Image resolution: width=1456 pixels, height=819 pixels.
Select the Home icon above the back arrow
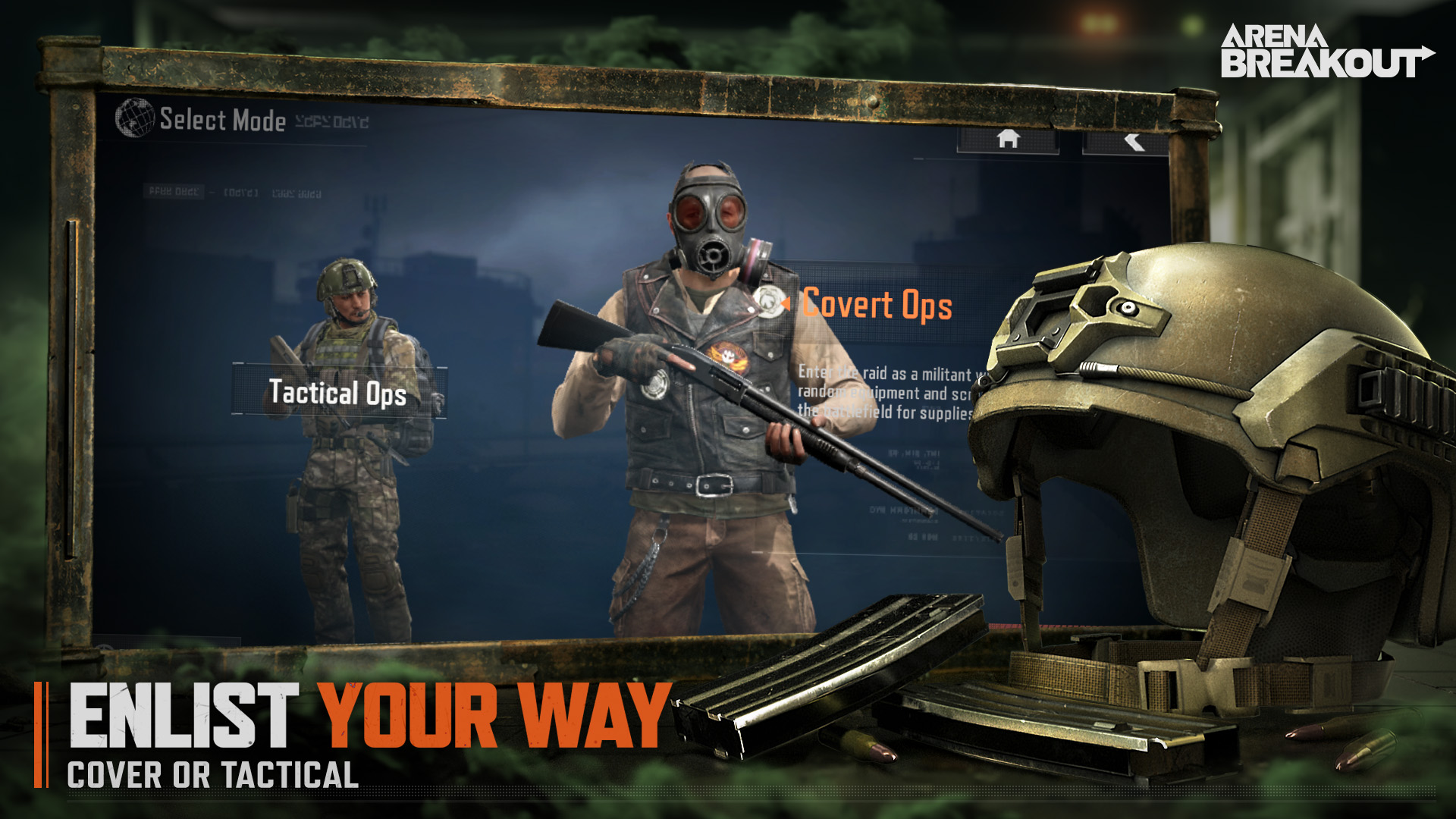coord(1007,140)
